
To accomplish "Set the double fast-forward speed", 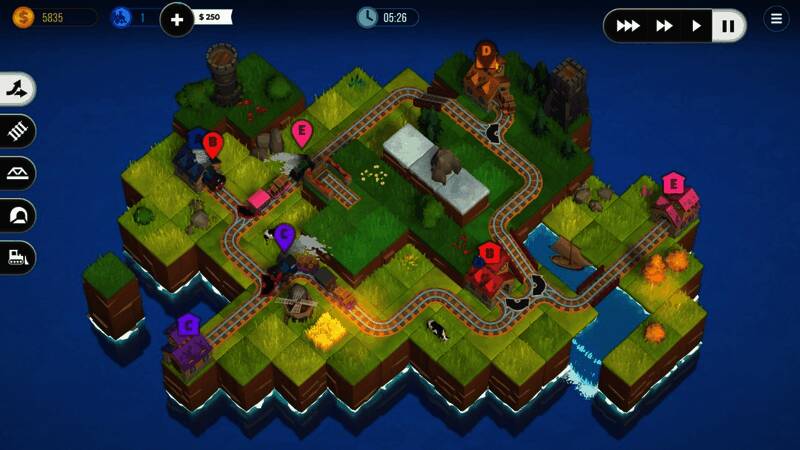I will pos(664,26).
